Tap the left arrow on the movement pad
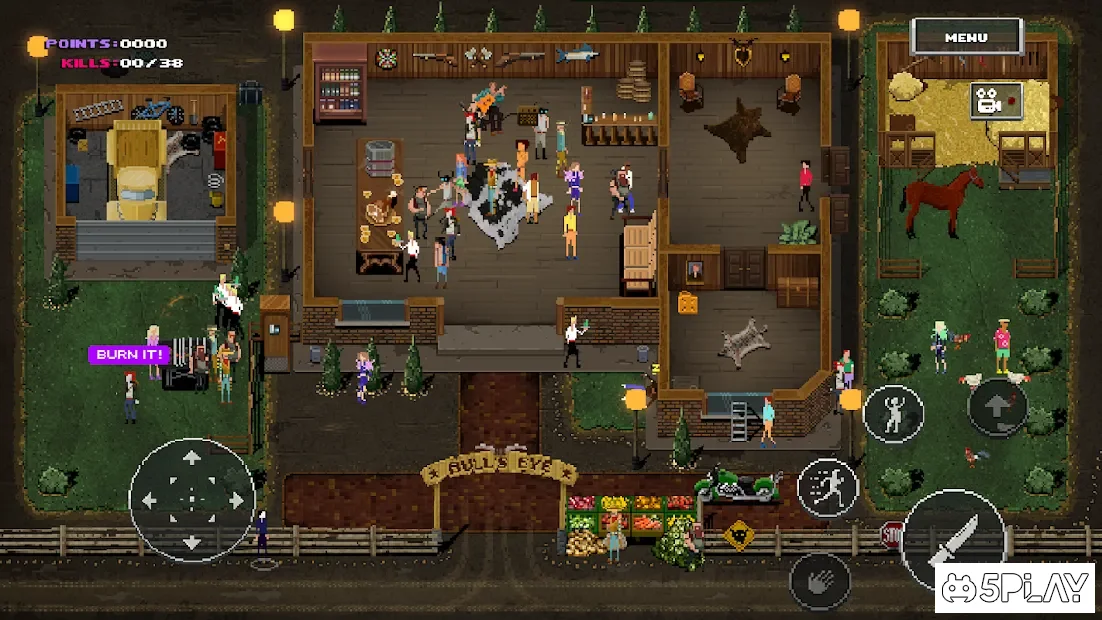 pyautogui.click(x=149, y=500)
